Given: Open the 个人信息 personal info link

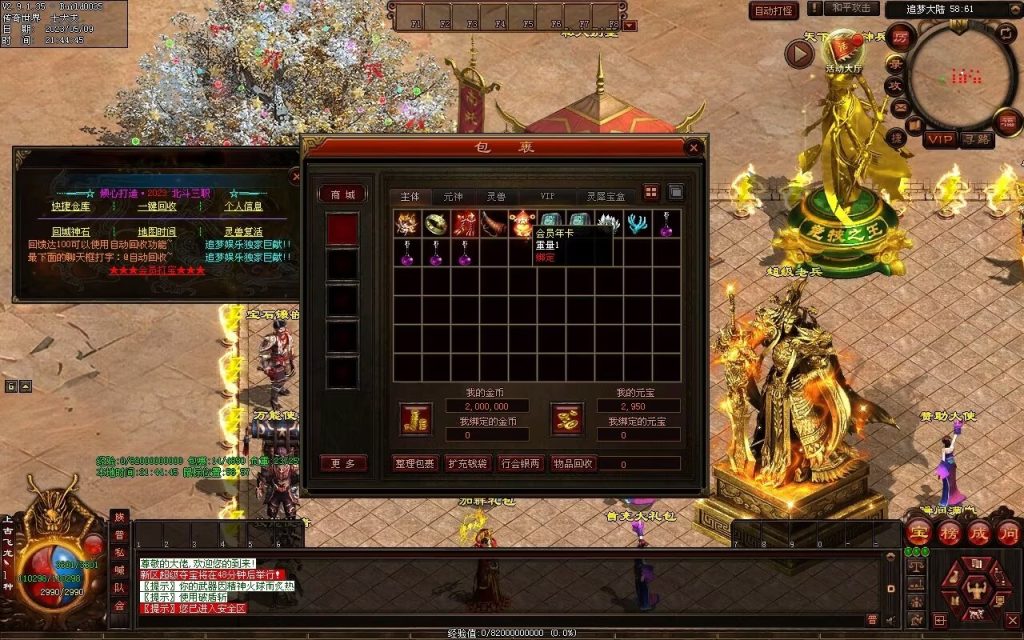Looking at the screenshot, I should click(243, 206).
